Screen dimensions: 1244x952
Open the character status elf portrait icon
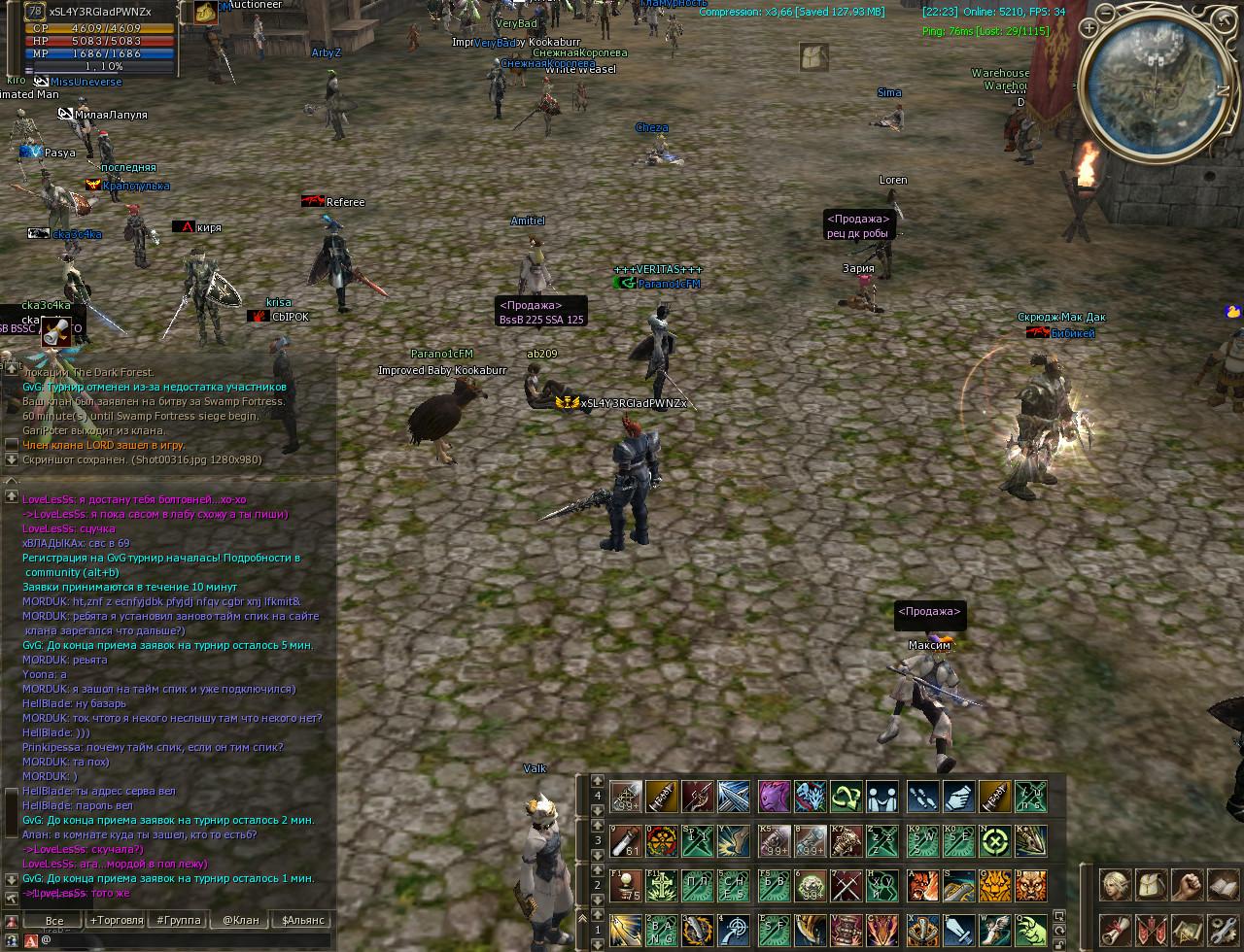click(x=1114, y=885)
